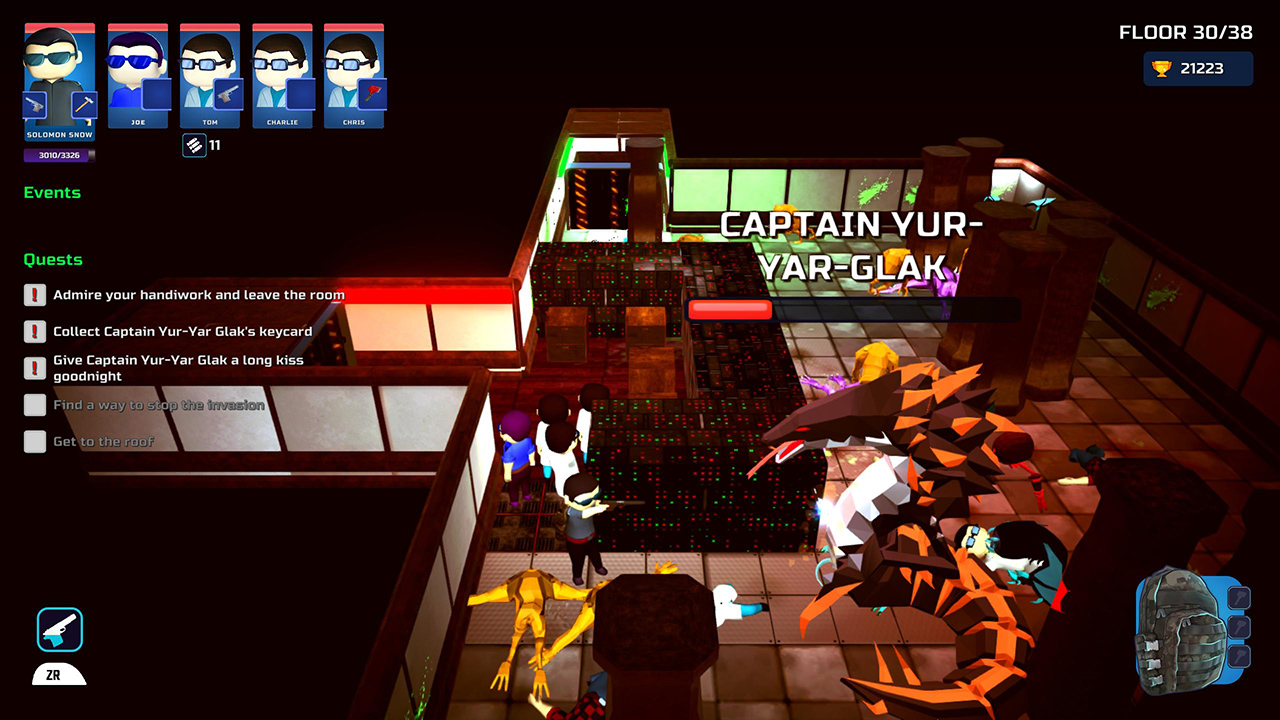The height and width of the screenshot is (720, 1280).
Task: Select the pistol equipped on Solomon Snow
Action: click(34, 103)
